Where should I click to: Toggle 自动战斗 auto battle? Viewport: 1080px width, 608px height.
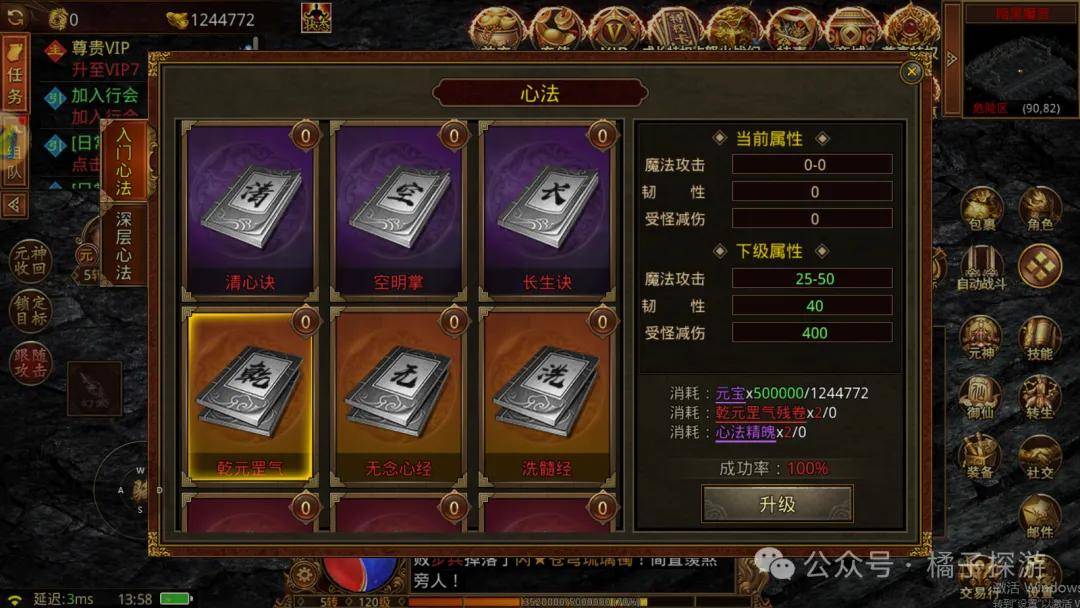981,270
